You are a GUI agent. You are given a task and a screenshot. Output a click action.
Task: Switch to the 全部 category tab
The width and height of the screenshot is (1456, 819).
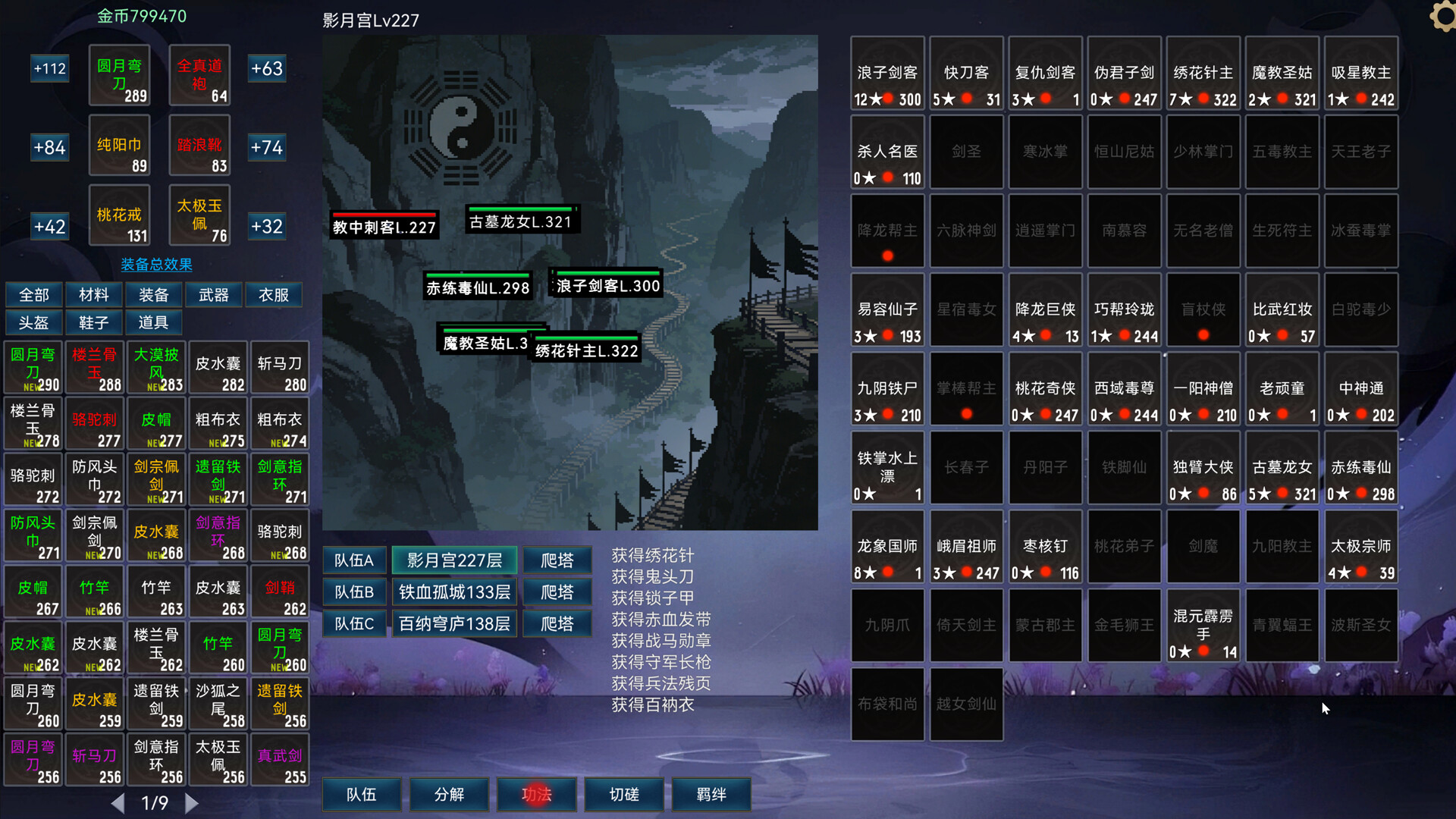click(33, 295)
